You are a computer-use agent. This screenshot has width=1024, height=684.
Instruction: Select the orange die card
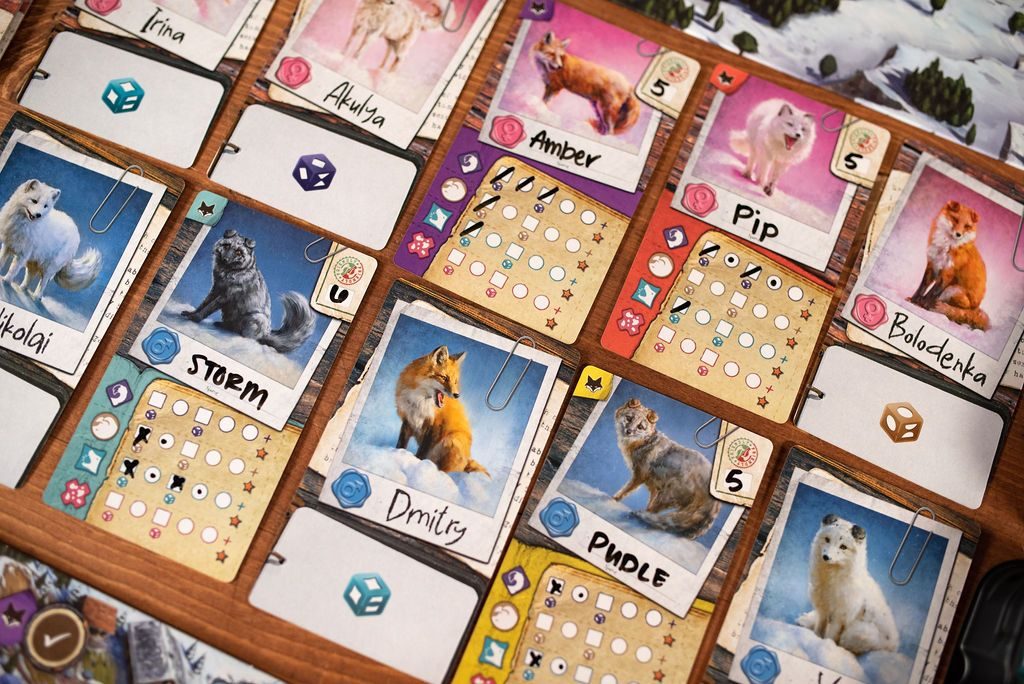click(899, 423)
